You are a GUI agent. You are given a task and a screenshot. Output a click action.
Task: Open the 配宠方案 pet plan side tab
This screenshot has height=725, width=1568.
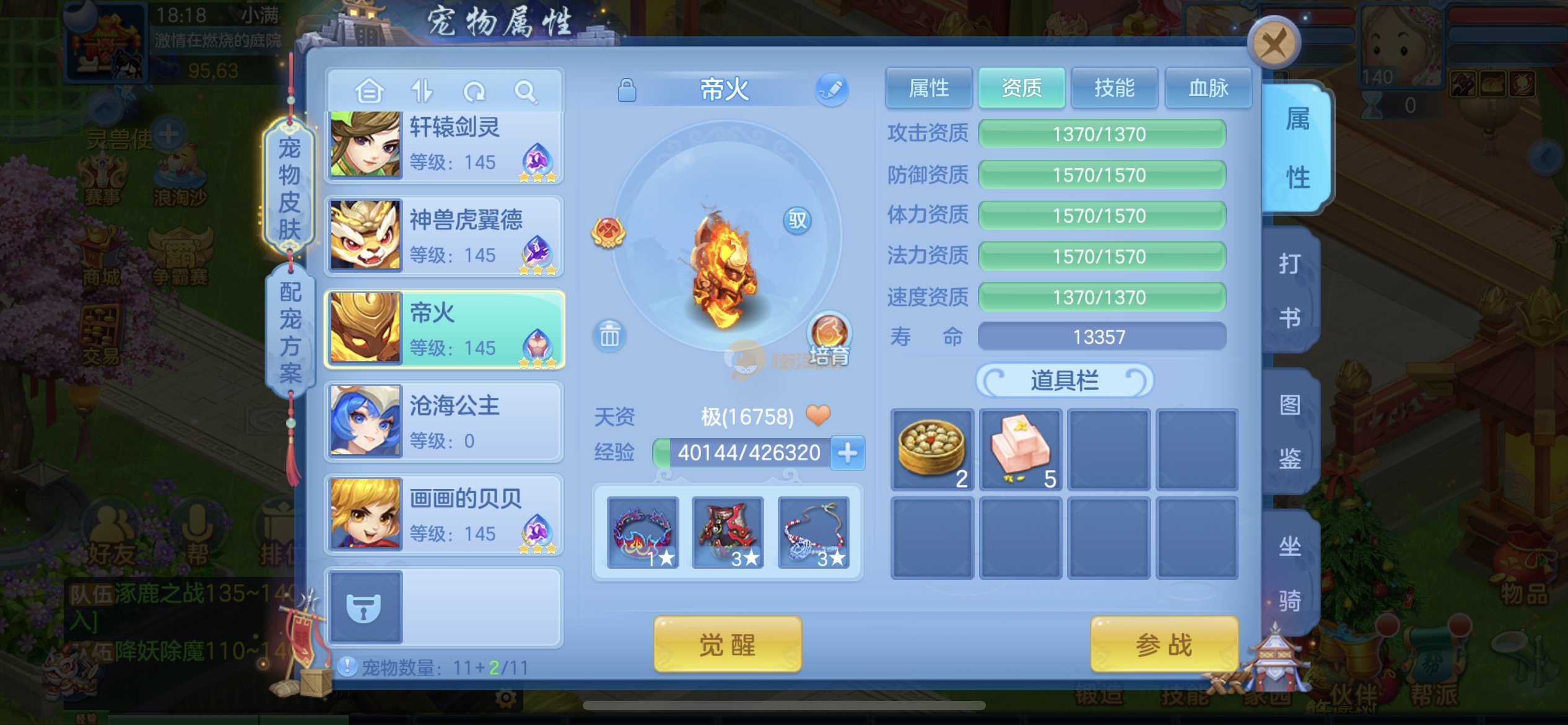tap(290, 333)
